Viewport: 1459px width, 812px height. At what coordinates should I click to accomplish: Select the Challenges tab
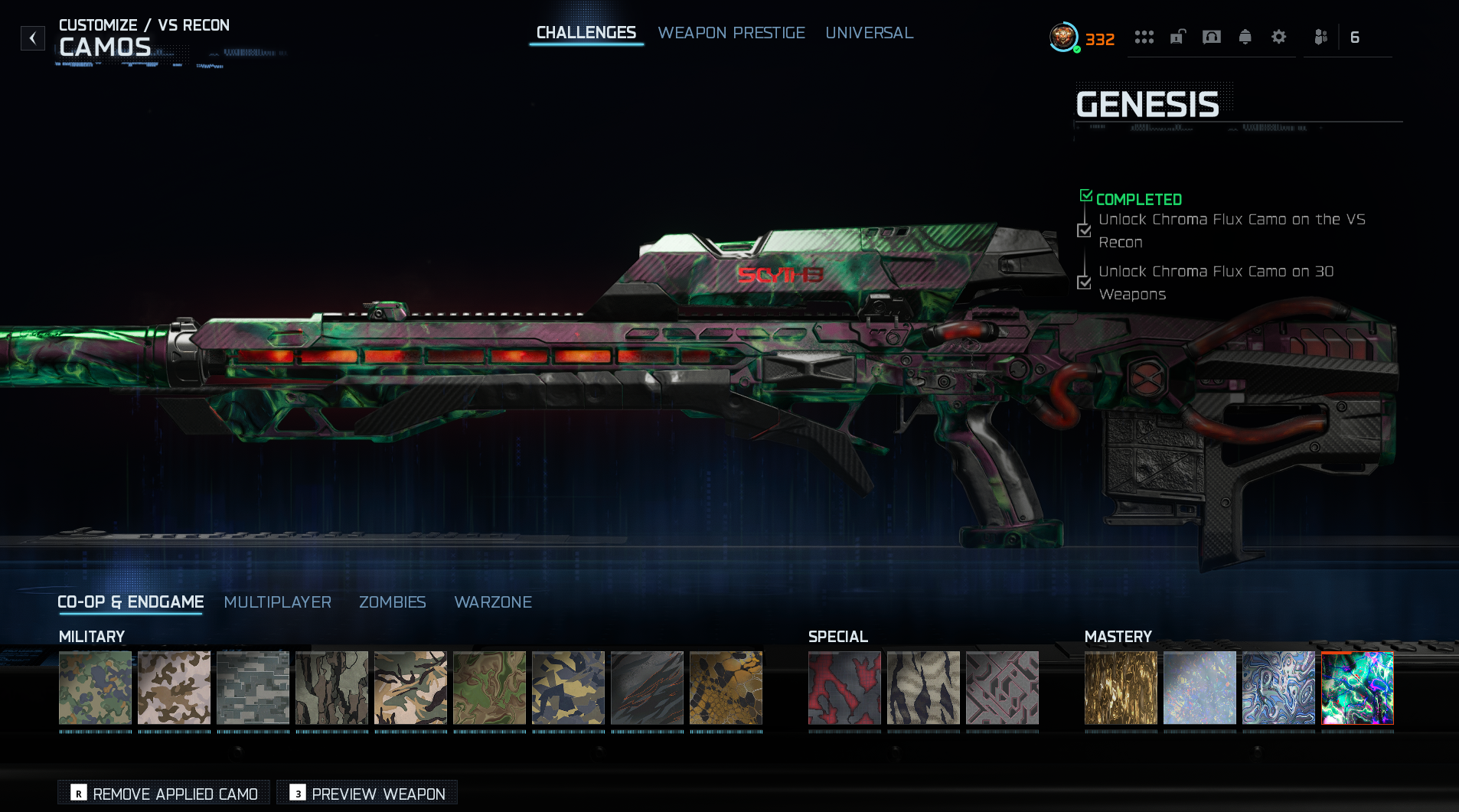(586, 33)
